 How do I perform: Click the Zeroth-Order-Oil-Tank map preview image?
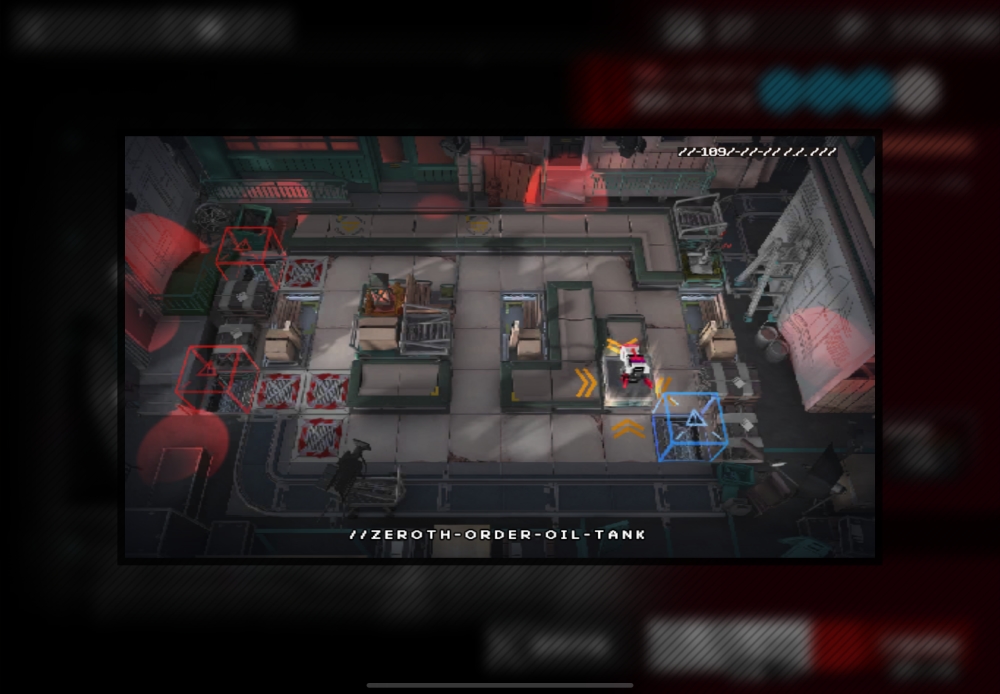point(499,346)
